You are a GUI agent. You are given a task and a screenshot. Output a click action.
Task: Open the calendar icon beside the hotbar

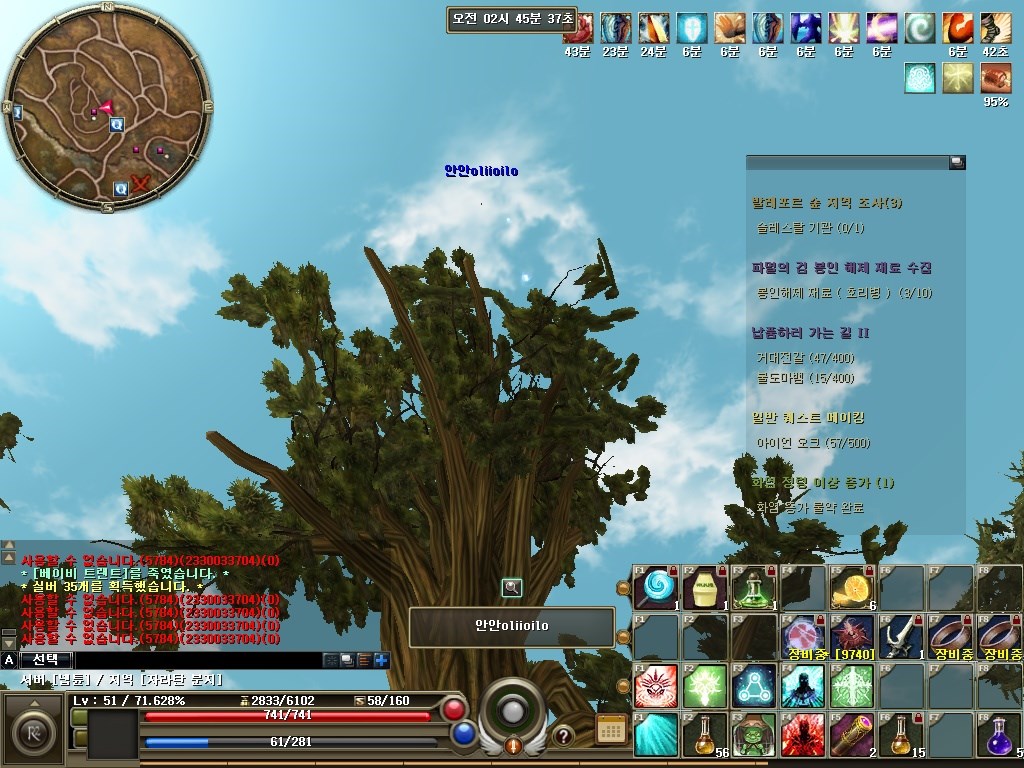tap(611, 729)
